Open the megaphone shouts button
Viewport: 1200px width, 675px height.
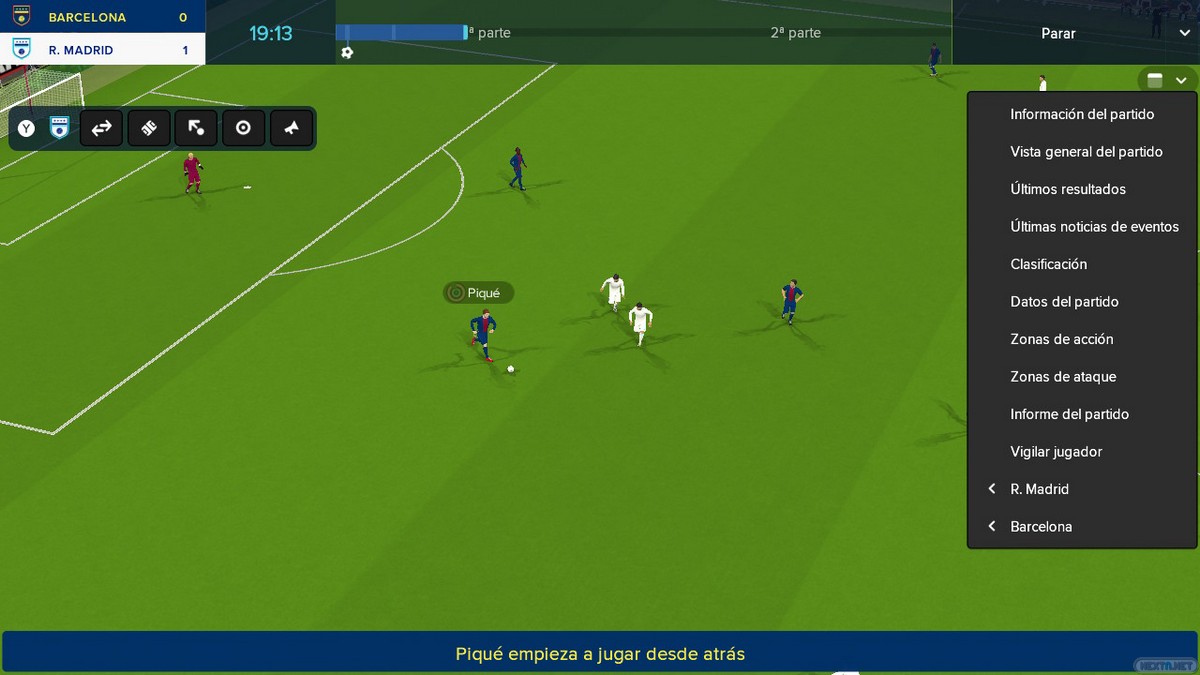click(x=291, y=128)
